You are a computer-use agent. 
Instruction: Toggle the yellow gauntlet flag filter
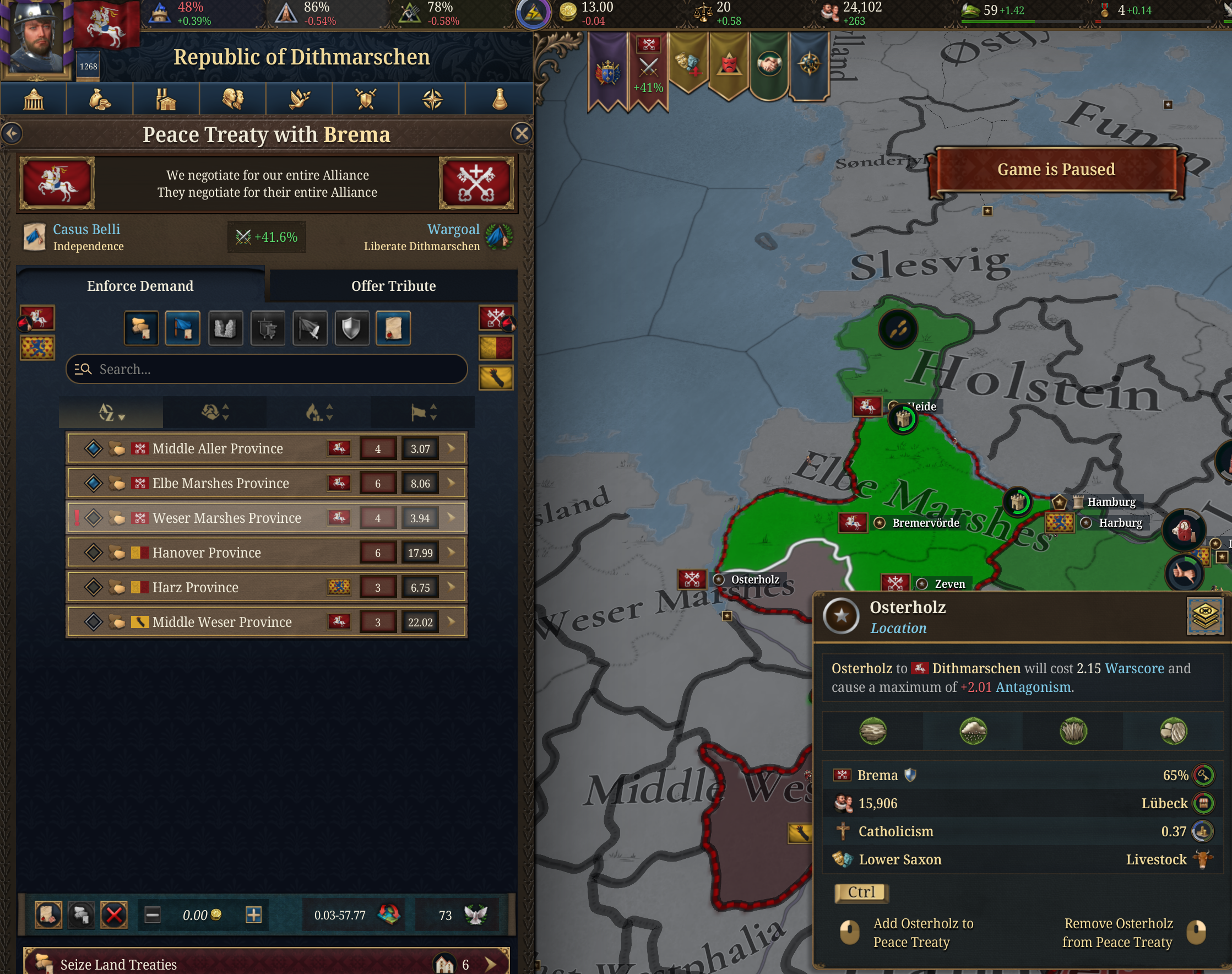(497, 376)
